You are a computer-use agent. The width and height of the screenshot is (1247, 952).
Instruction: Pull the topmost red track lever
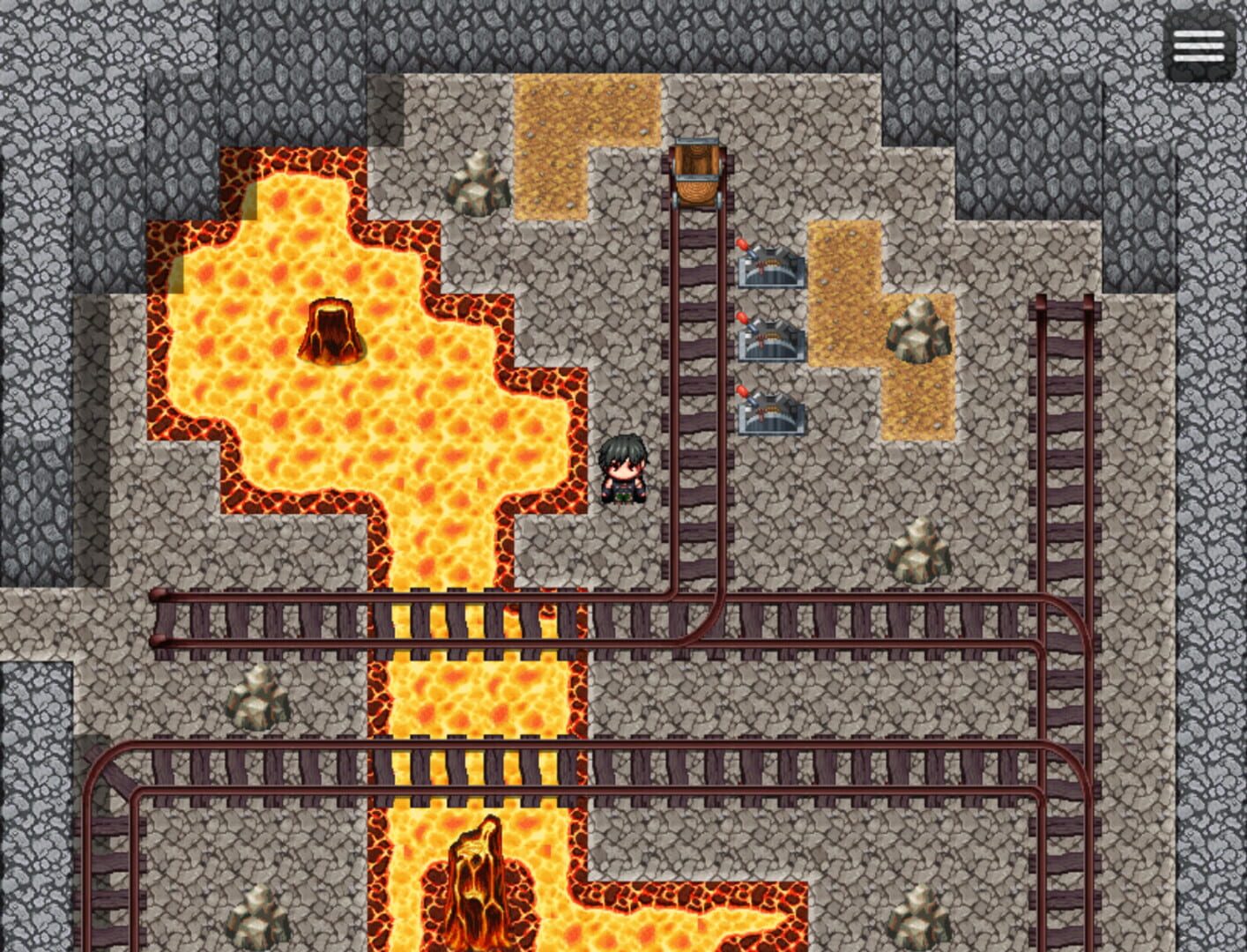click(x=771, y=269)
